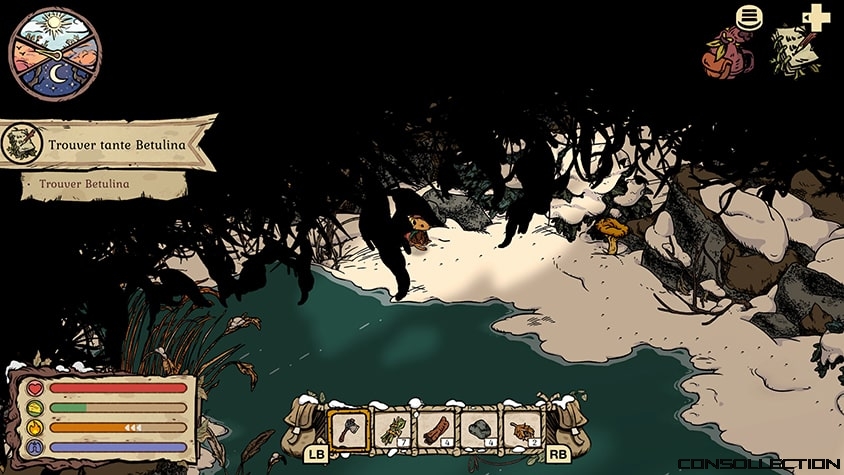The width and height of the screenshot is (844, 475).
Task: Click the Trouver tante Betulina quest banner
Action: 108,144
